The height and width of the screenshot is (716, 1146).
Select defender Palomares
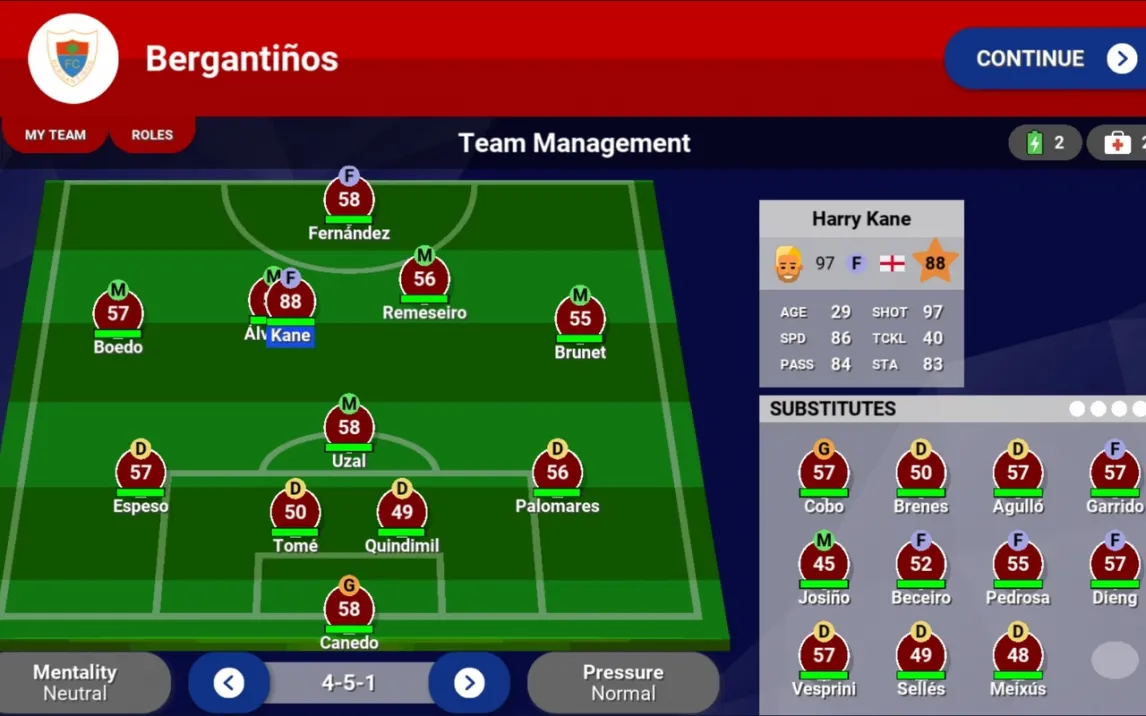coord(557,473)
